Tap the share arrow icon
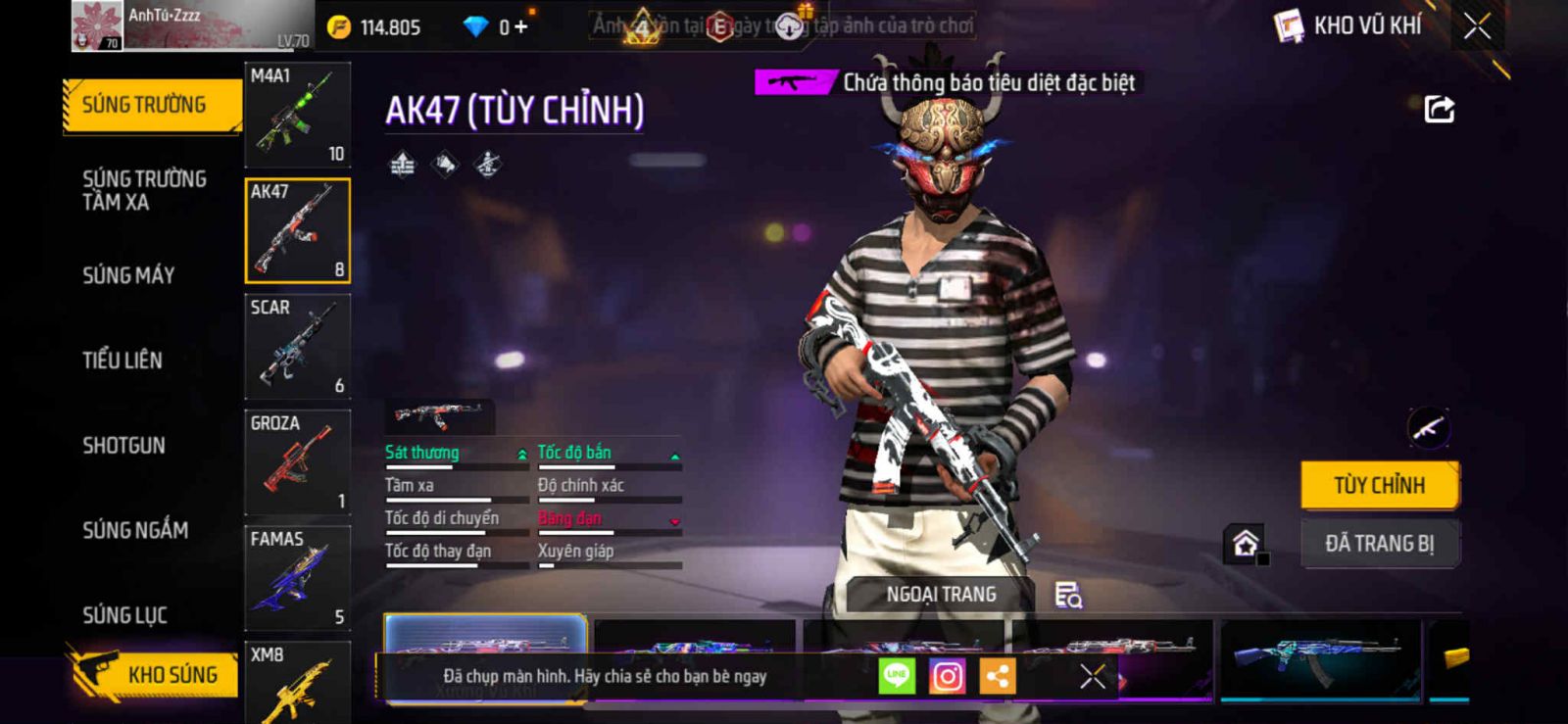Viewport: 1568px width, 724px height. (x=1439, y=109)
